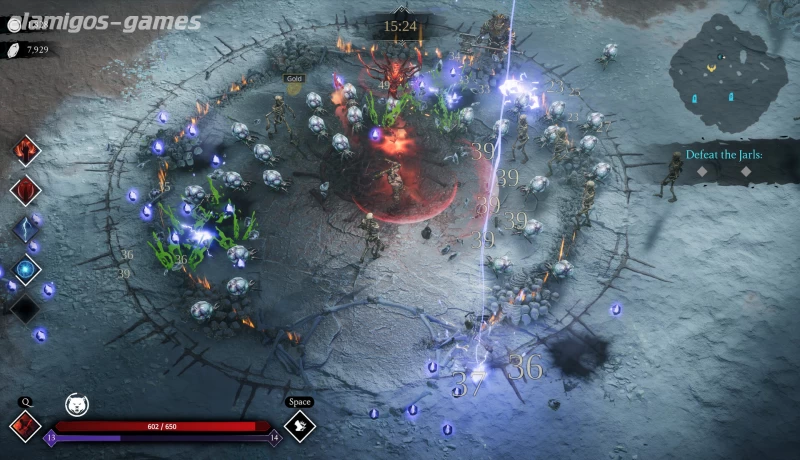Image resolution: width=800 pixels, height=460 pixels.
Task: Activate the red diamond ability labeled Q
Action: 25,425
